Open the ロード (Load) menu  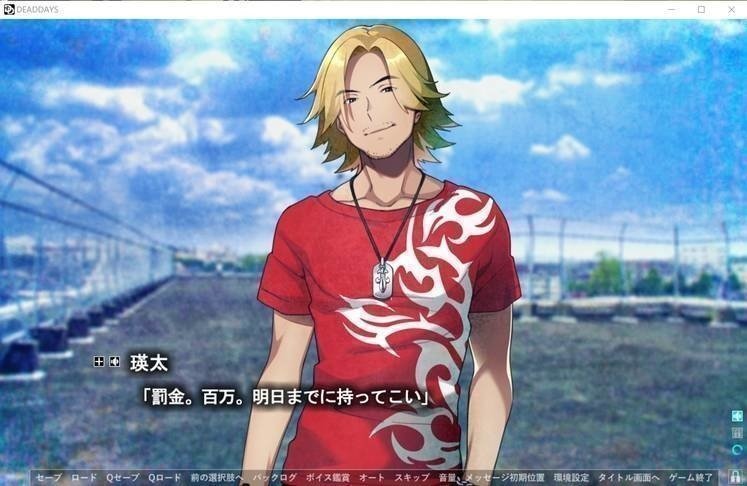coord(84,478)
